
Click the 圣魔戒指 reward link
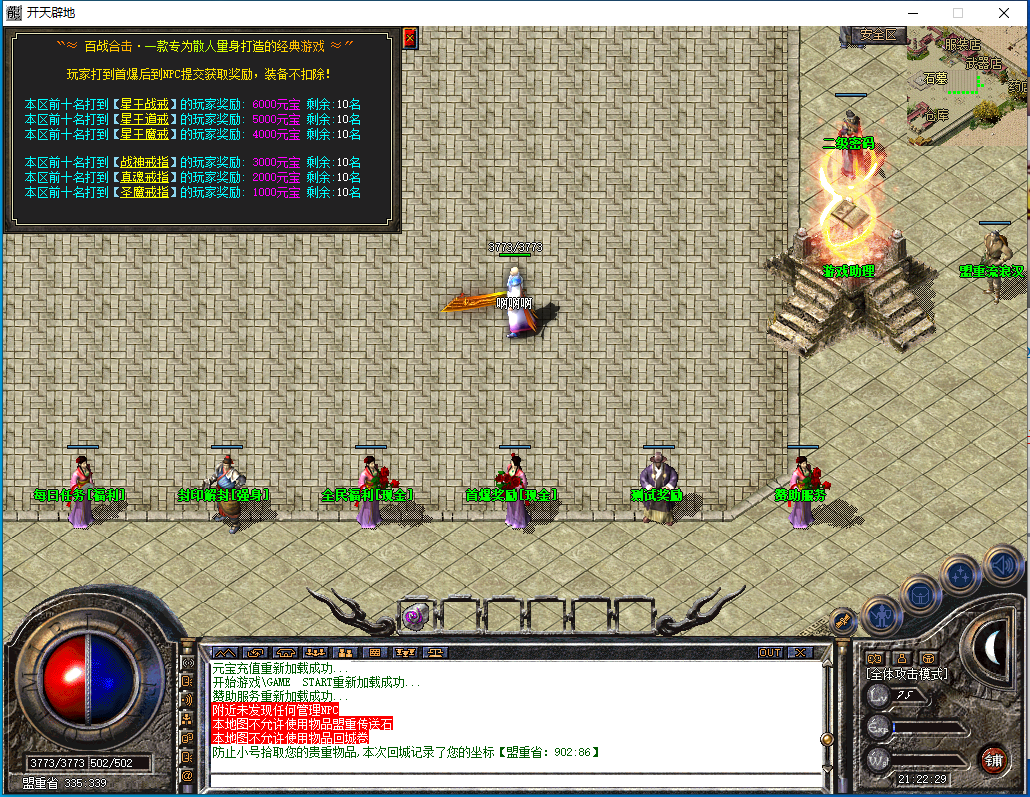tap(145, 192)
